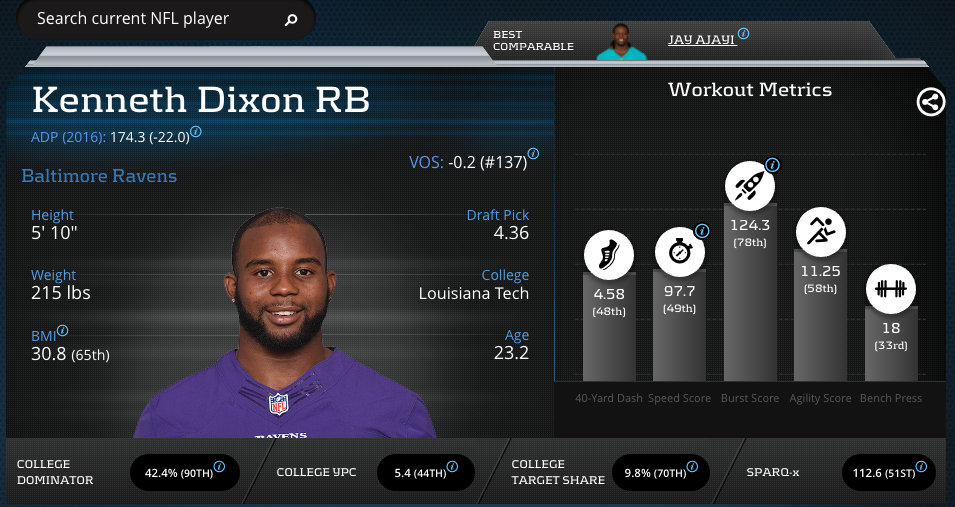Open the Baltimore Ravens team link
The height and width of the screenshot is (507, 955).
99,176
